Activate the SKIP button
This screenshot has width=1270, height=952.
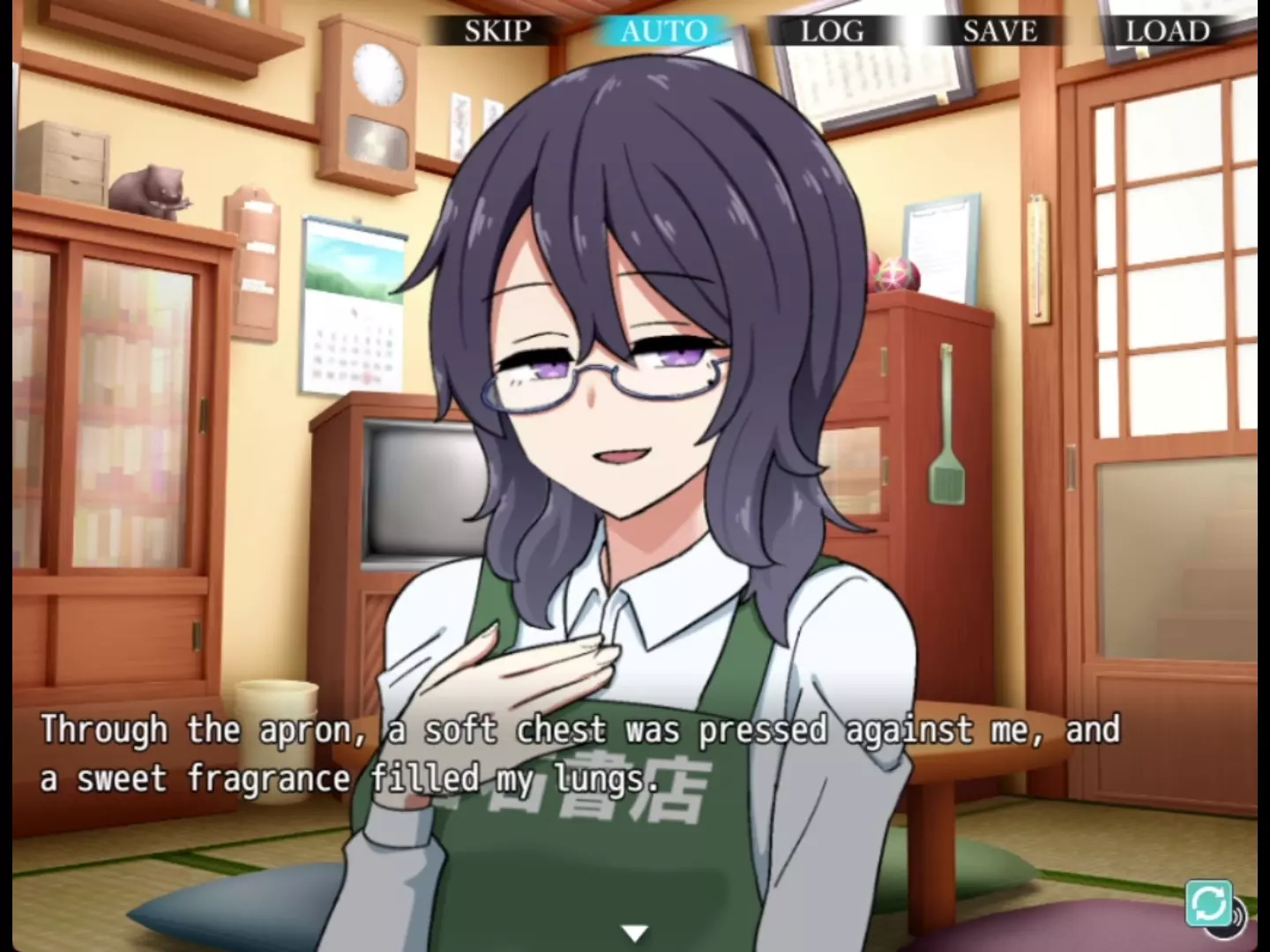(x=497, y=31)
